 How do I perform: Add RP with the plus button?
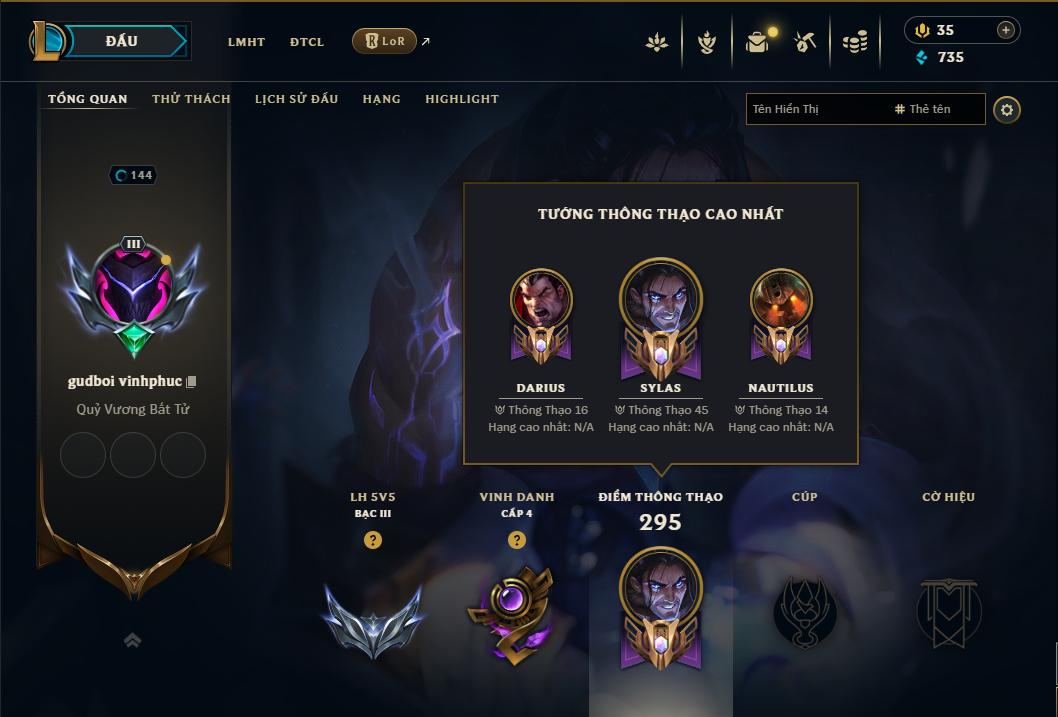[1006, 30]
